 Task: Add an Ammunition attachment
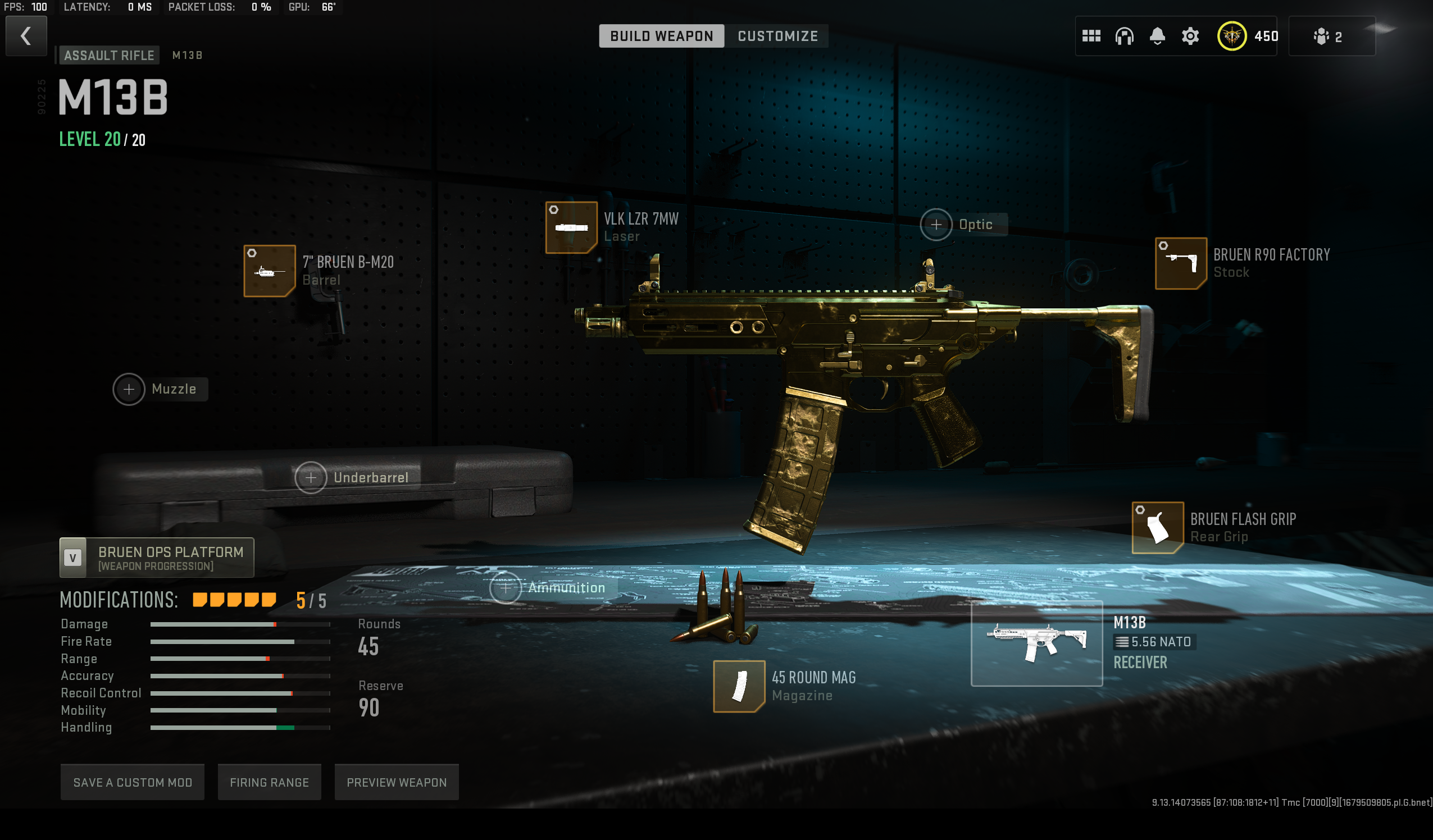coord(505,588)
